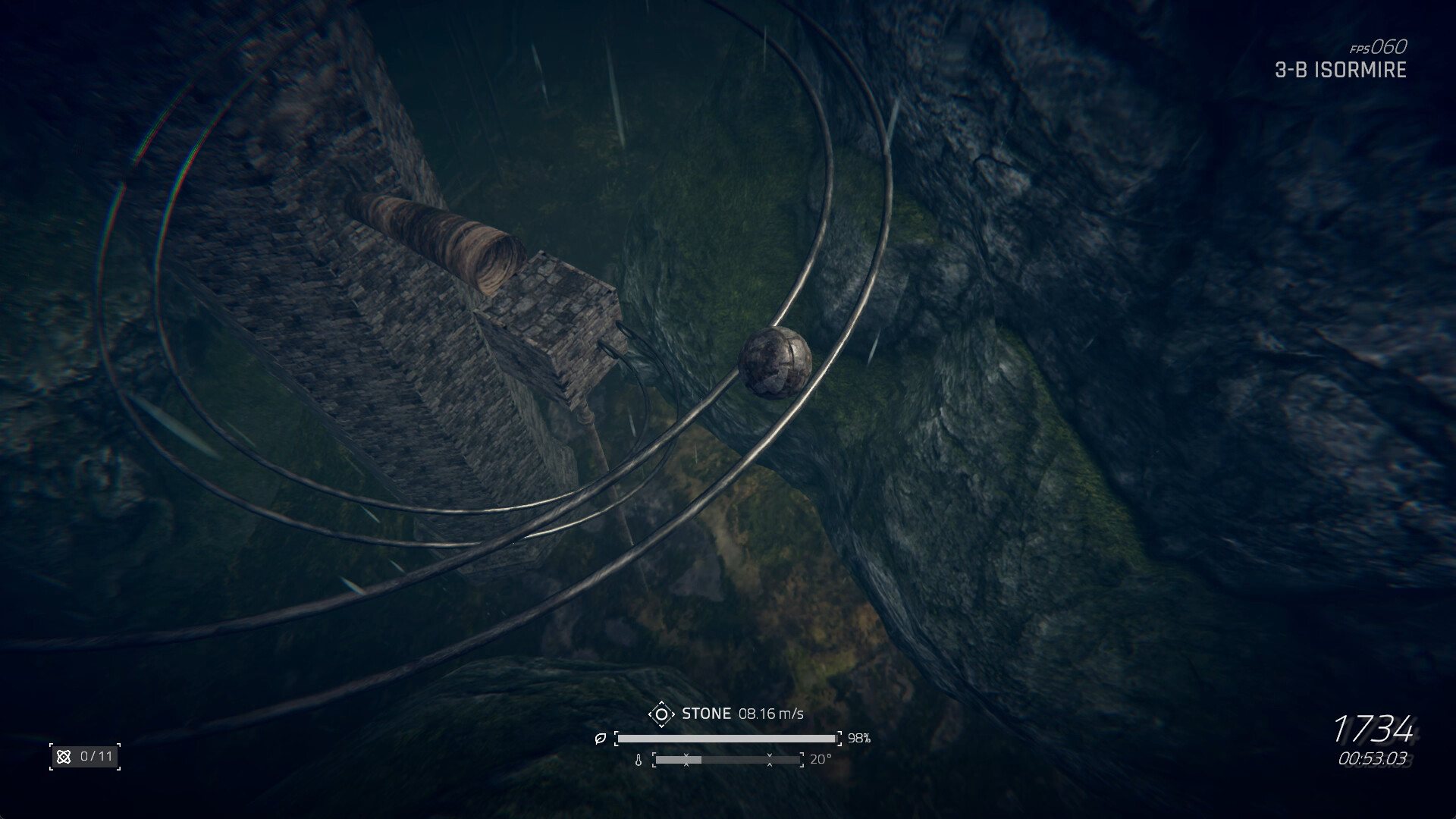Select the leaf health icon

click(x=601, y=738)
